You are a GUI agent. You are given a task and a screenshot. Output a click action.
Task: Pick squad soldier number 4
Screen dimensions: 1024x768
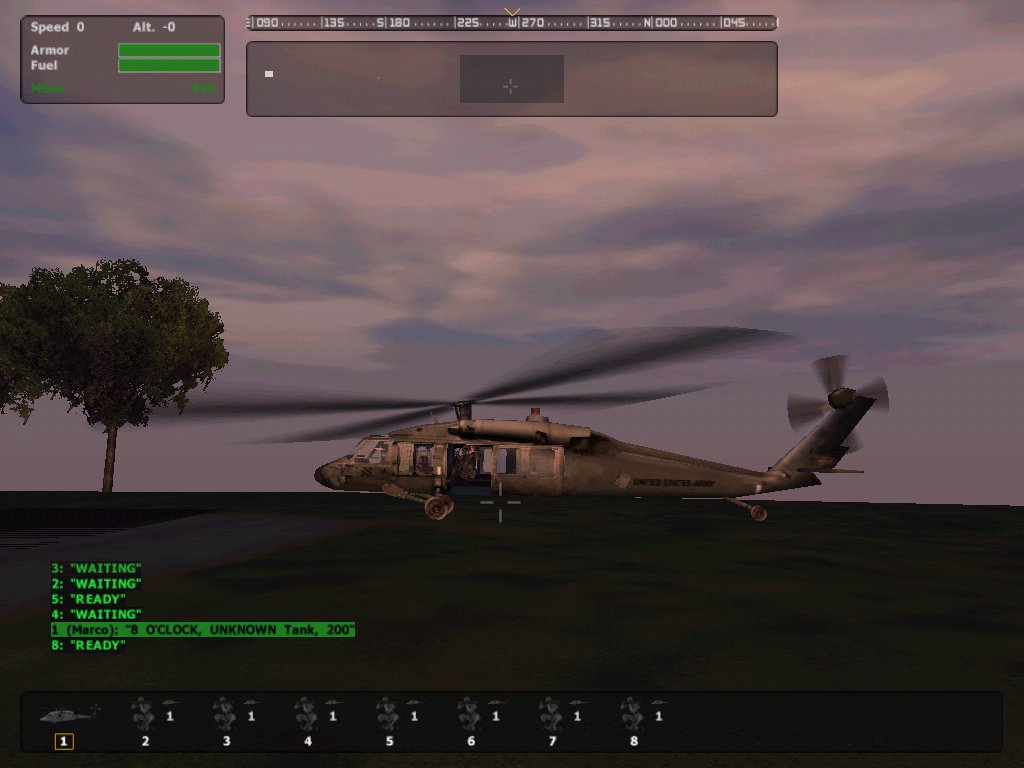point(308,716)
